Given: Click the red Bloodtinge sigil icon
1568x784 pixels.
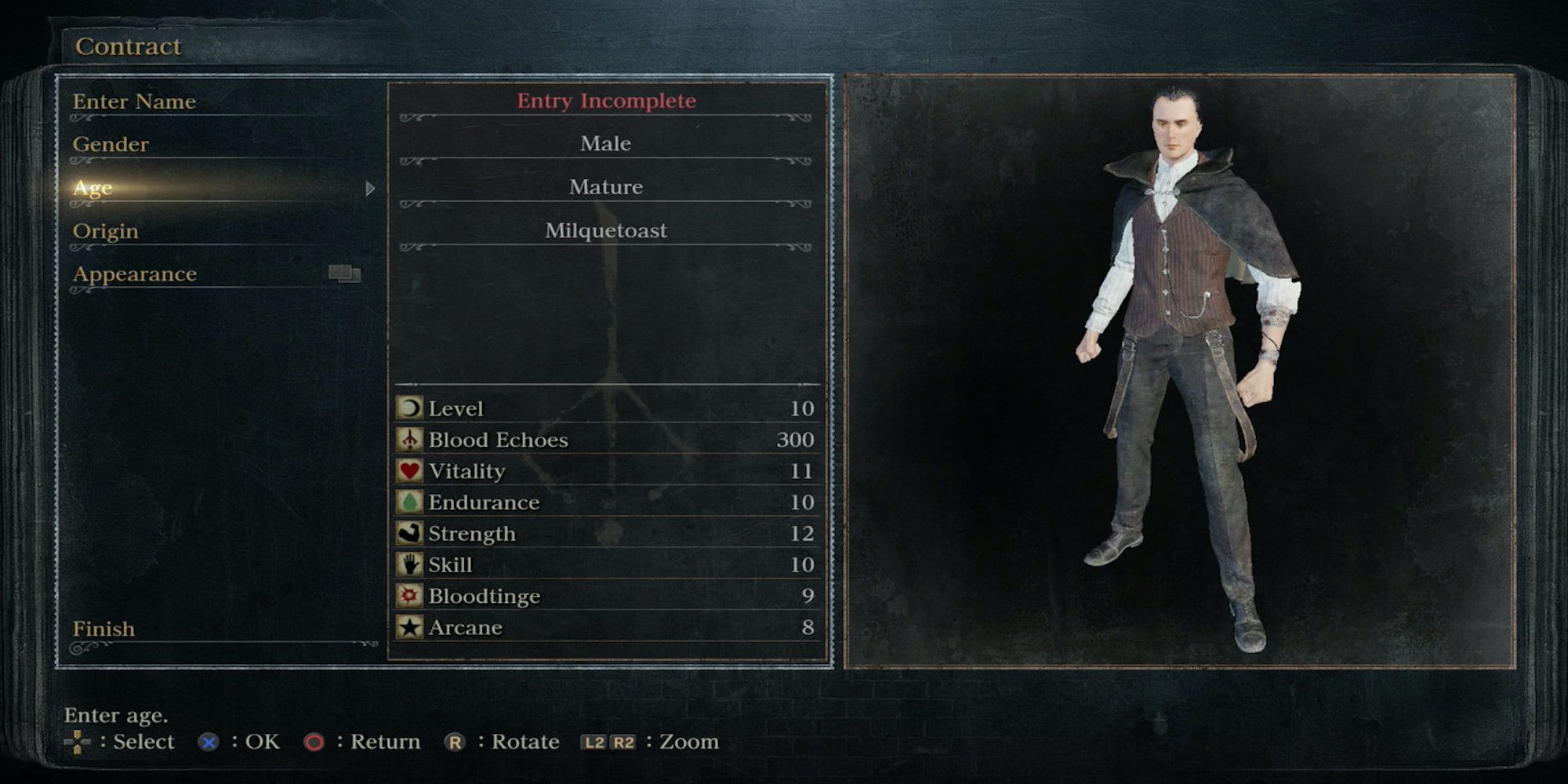Looking at the screenshot, I should pyautogui.click(x=411, y=596).
